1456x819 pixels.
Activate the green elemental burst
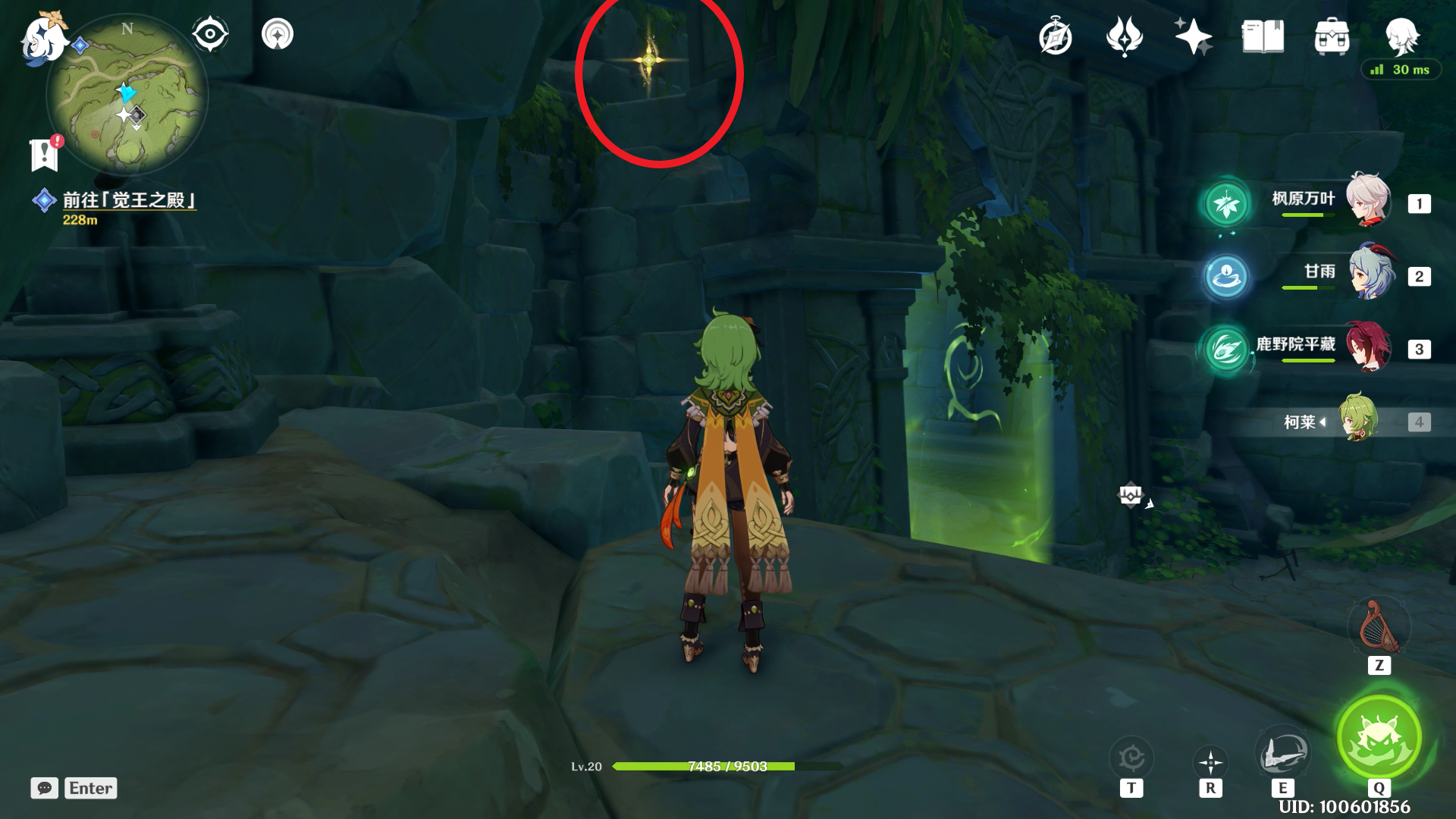tap(1378, 737)
